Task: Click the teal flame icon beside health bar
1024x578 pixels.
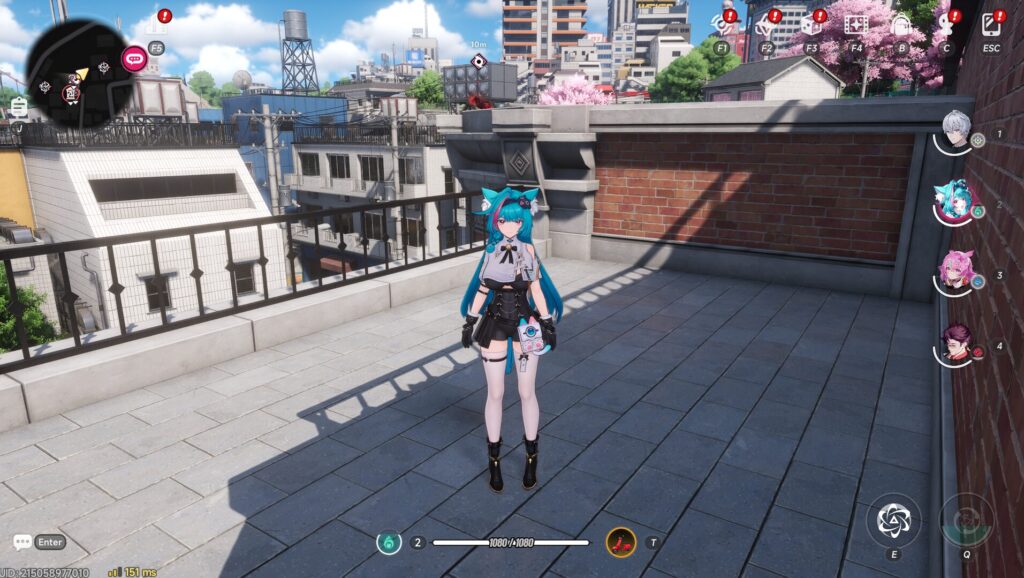Action: (x=389, y=542)
